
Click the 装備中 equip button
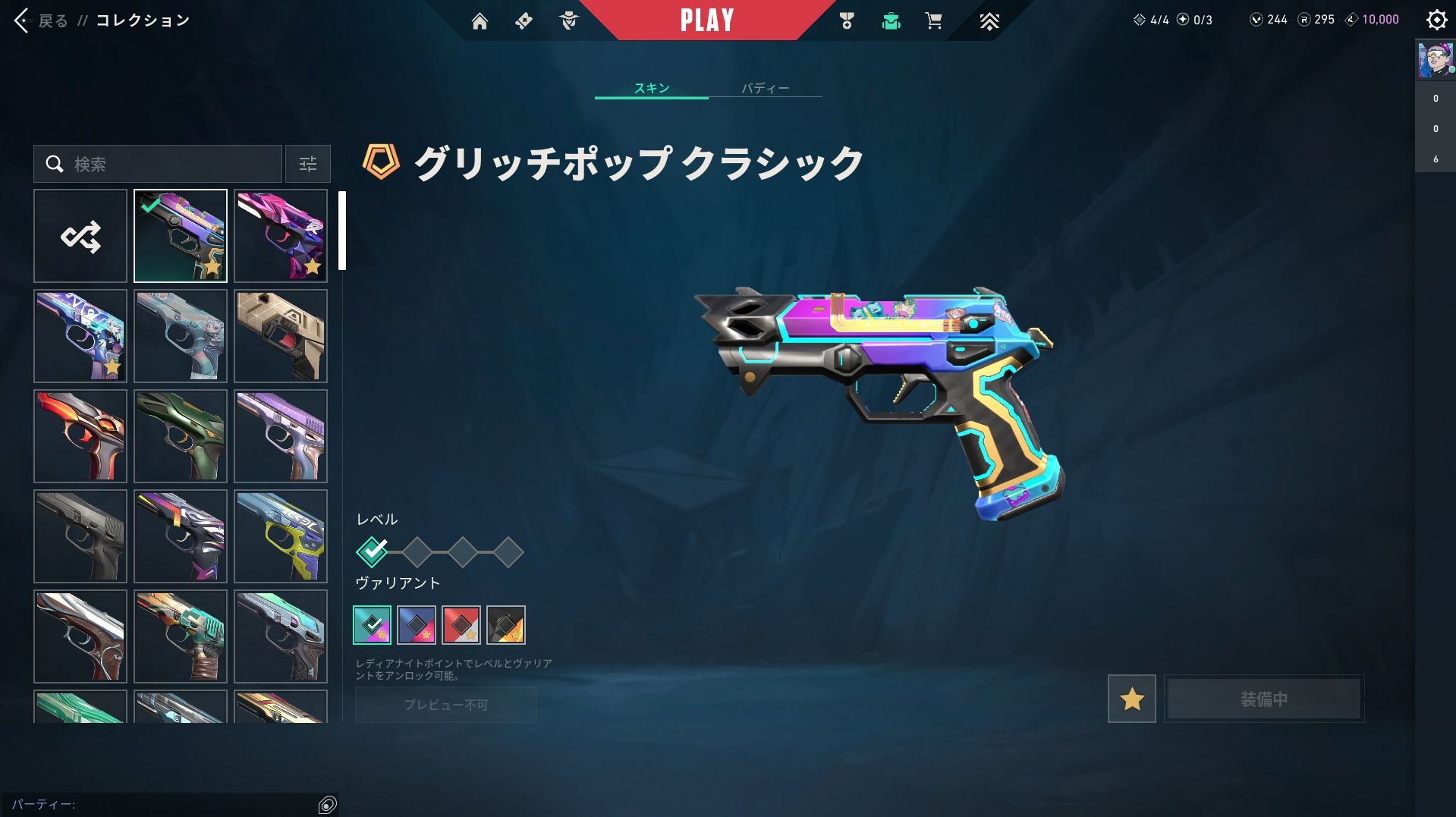pos(1263,699)
